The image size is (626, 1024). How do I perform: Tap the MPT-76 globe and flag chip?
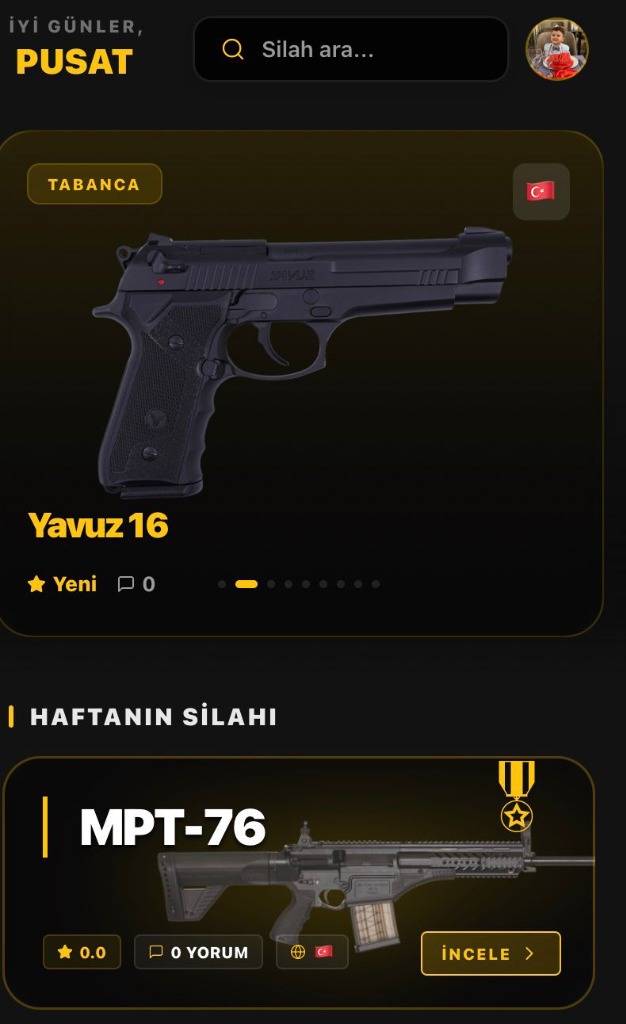coord(312,952)
